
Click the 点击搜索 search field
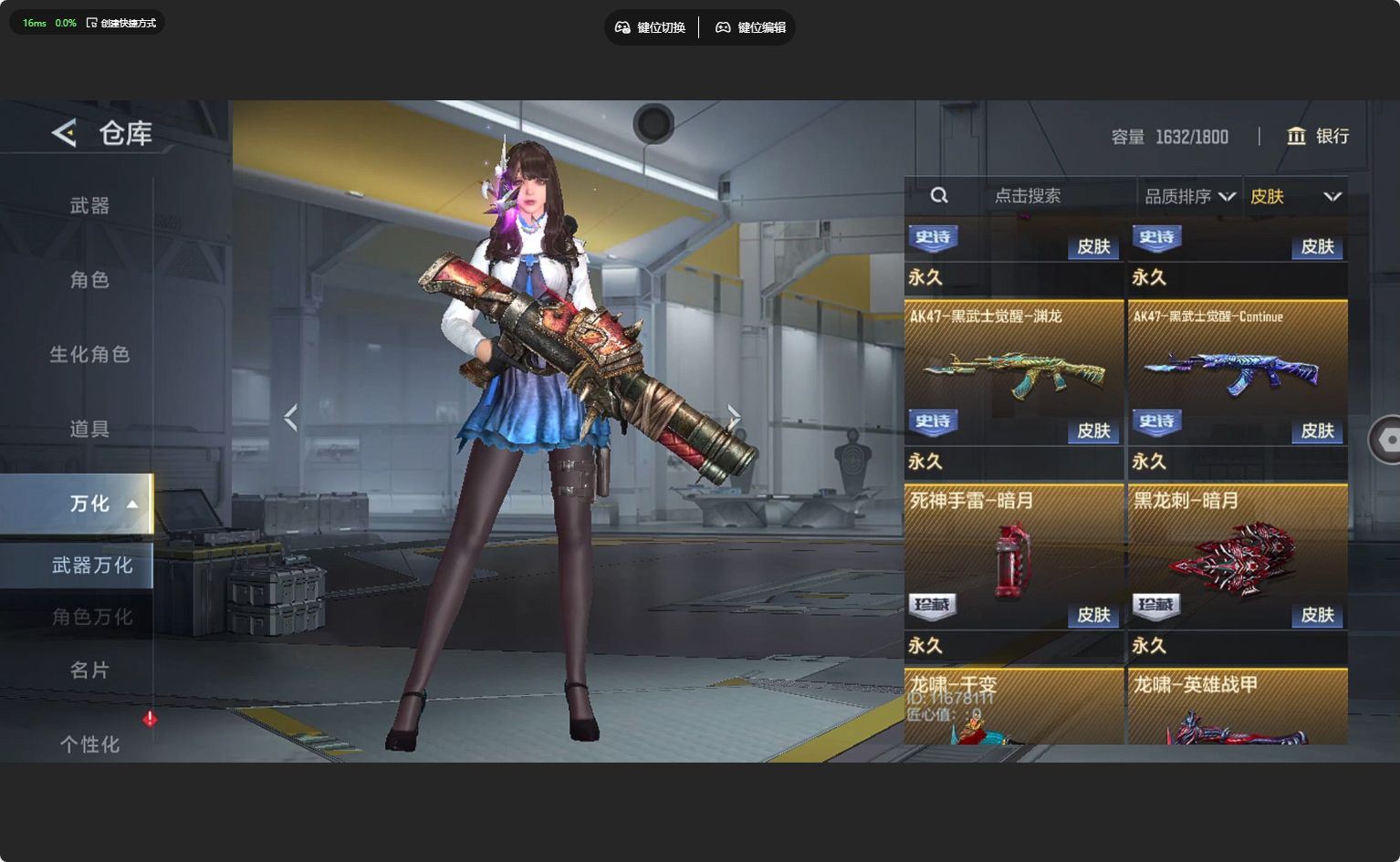tap(1027, 195)
